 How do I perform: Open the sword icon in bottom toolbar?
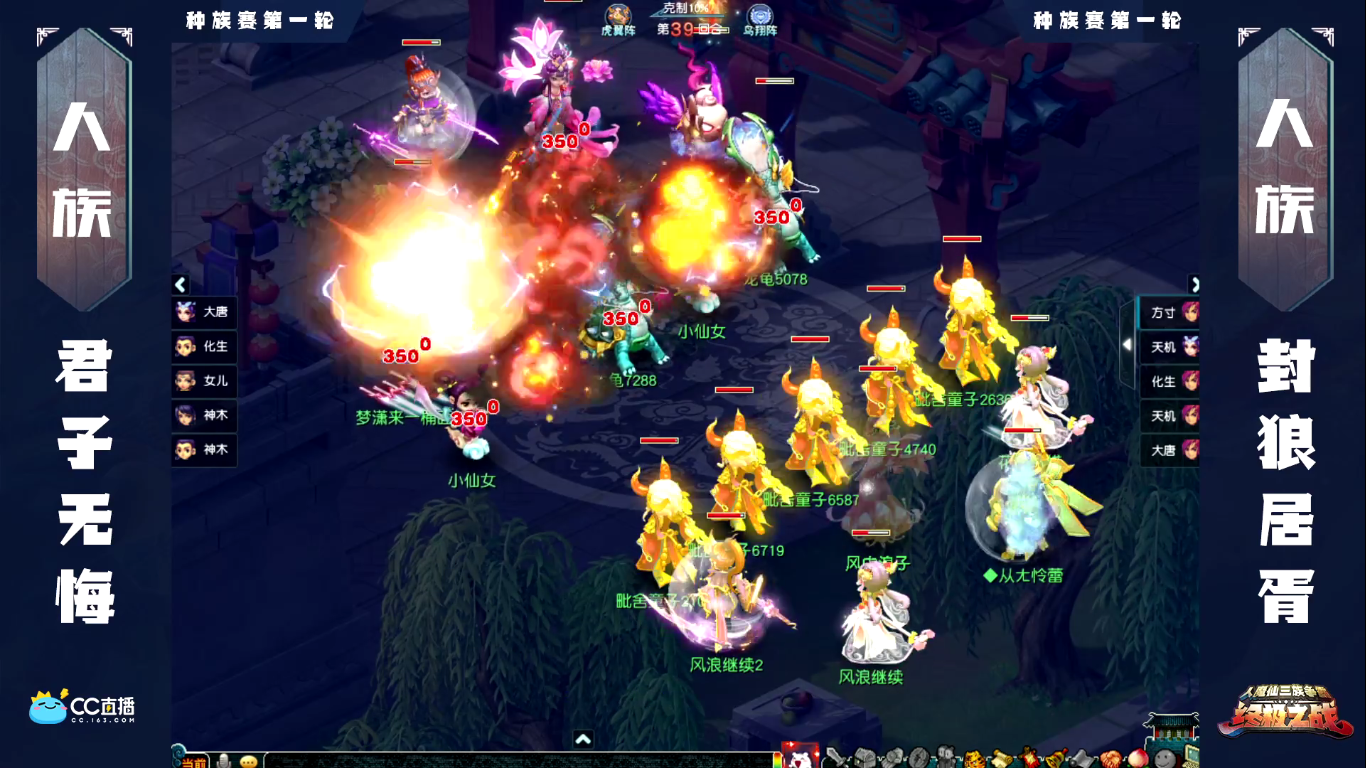pos(836,757)
